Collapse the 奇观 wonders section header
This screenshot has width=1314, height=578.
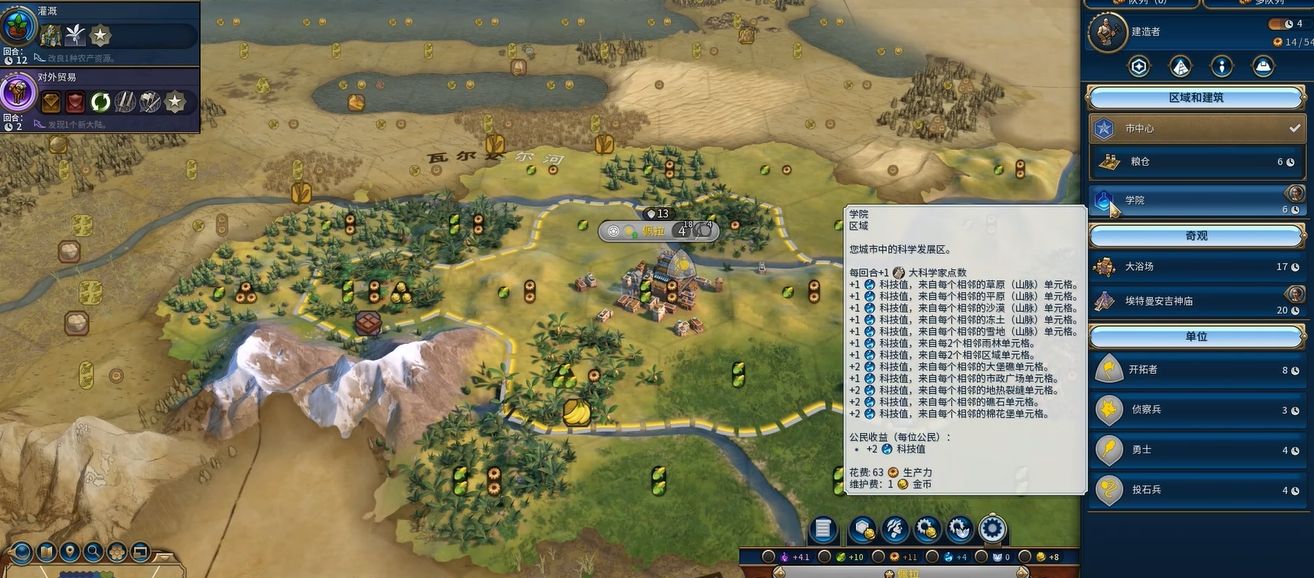tap(1196, 235)
